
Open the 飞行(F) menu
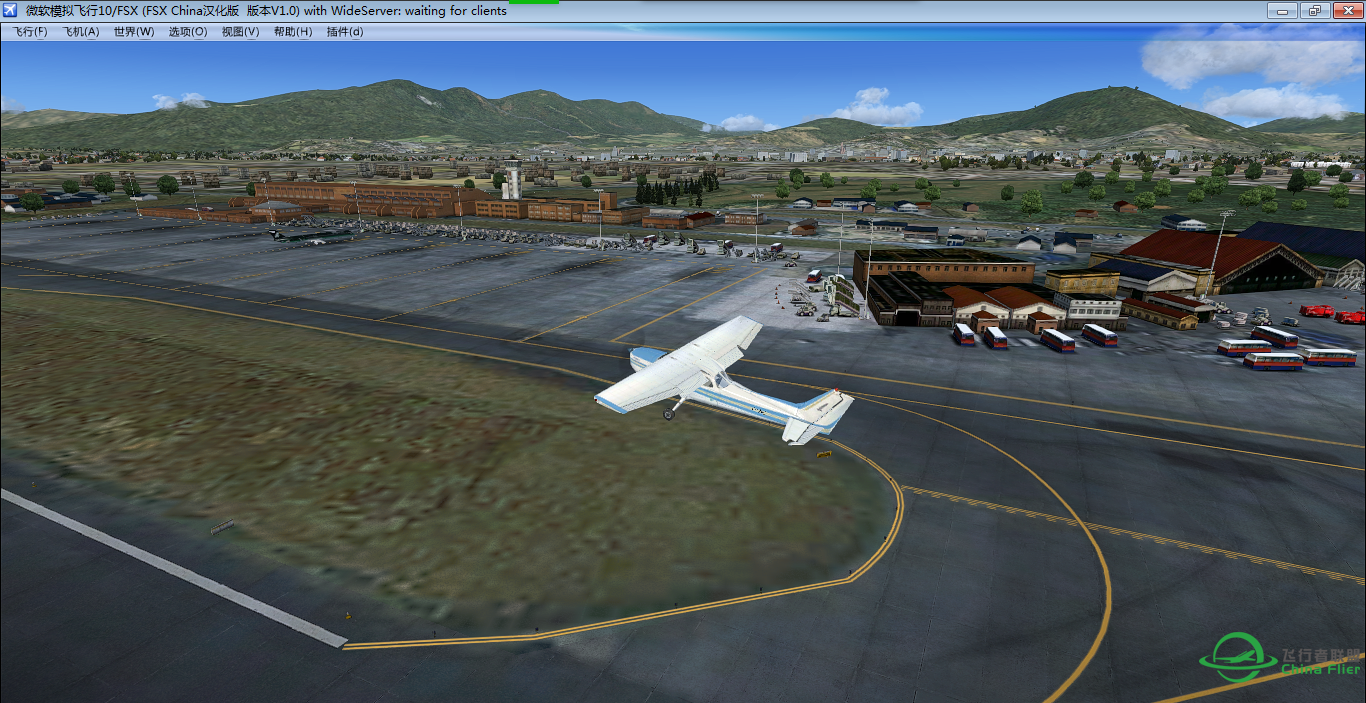(x=30, y=32)
